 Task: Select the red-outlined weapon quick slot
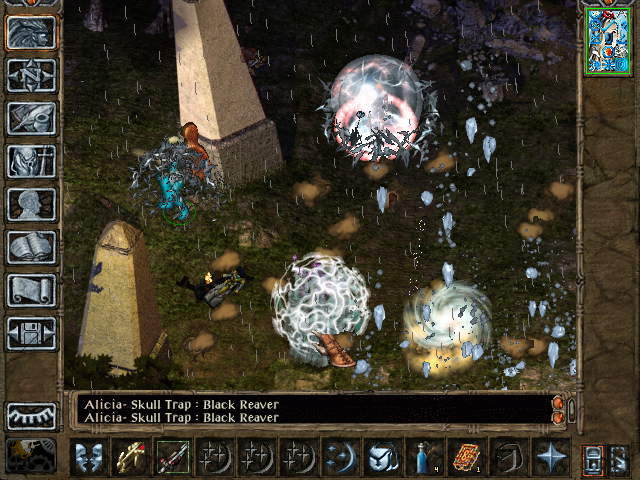(x=173, y=456)
